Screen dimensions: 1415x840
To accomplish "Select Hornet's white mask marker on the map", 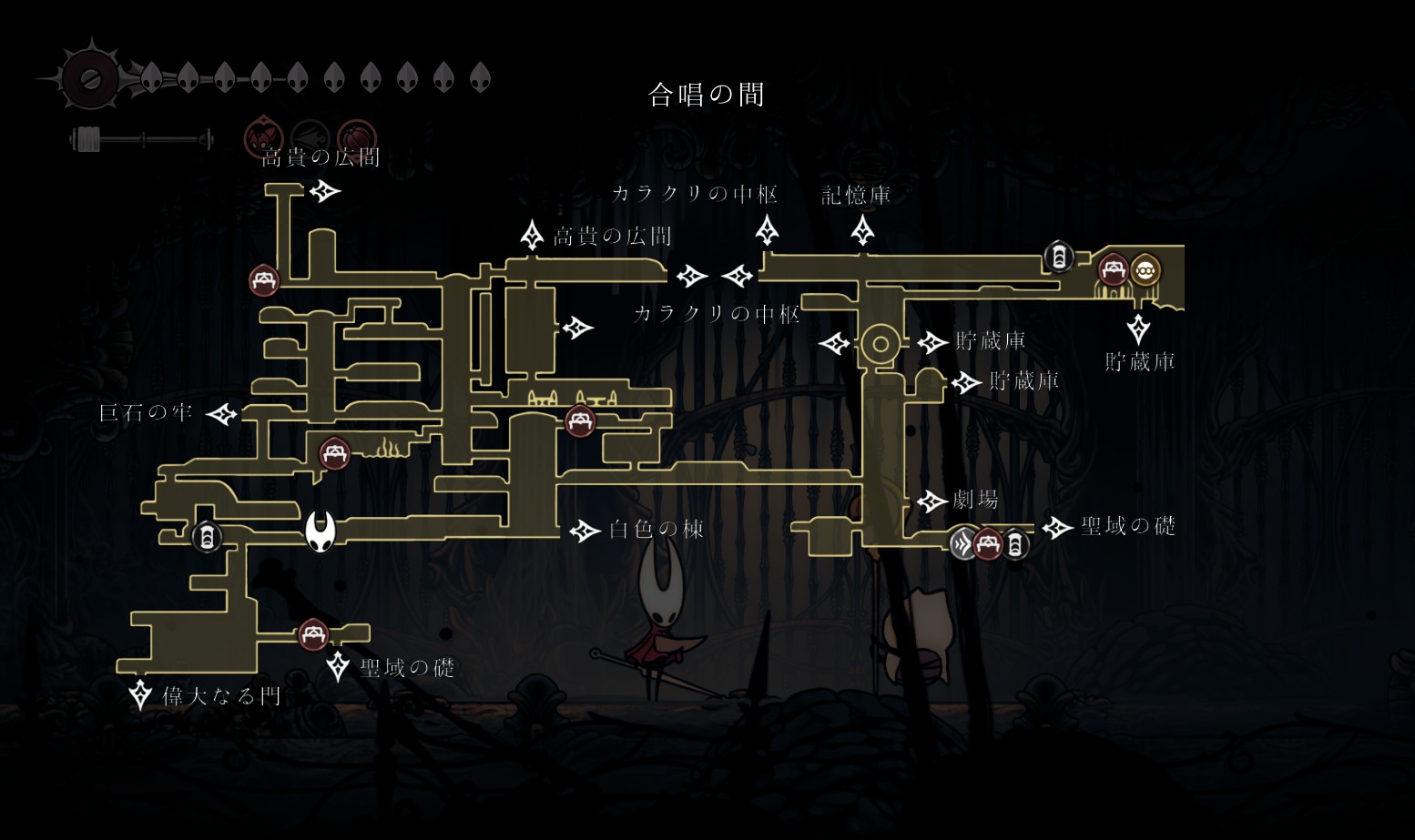I will tap(320, 531).
